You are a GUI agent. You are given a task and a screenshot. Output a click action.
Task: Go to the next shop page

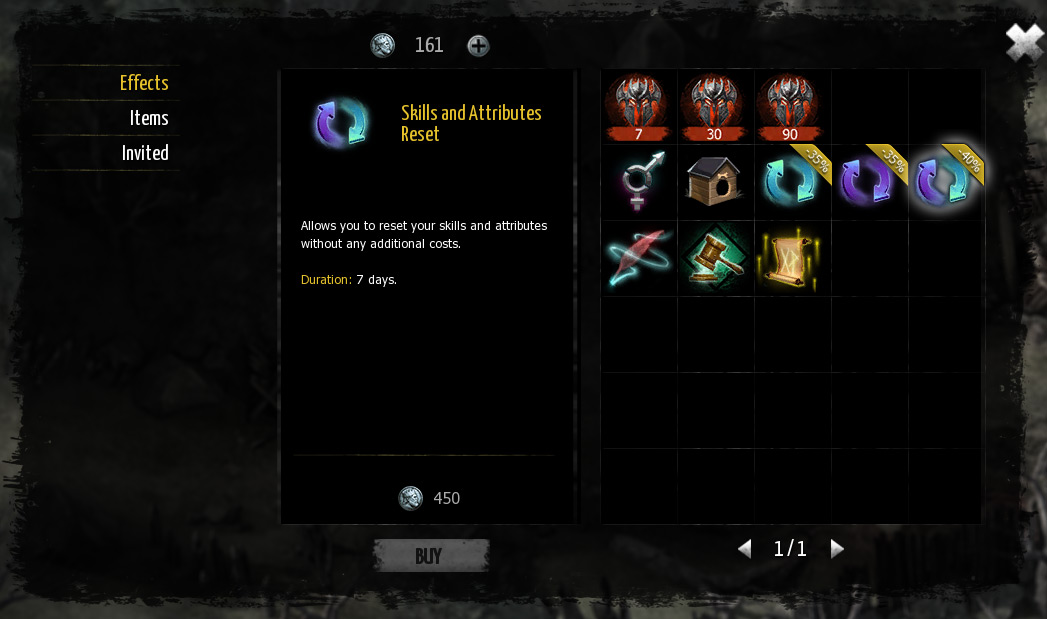tap(837, 548)
